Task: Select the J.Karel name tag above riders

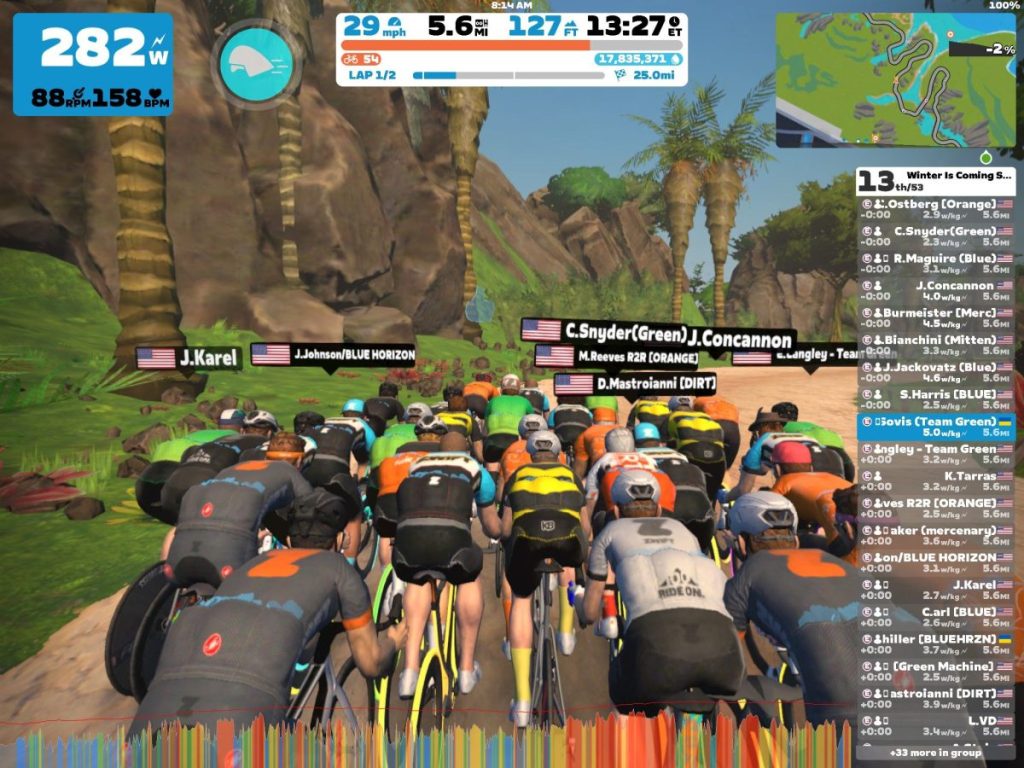Action: (x=189, y=358)
